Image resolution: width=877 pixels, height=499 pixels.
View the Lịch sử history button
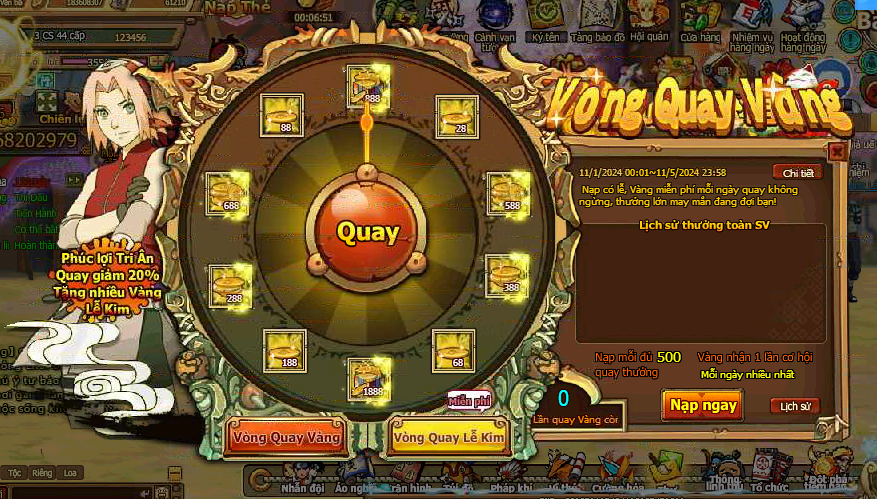pos(795,406)
